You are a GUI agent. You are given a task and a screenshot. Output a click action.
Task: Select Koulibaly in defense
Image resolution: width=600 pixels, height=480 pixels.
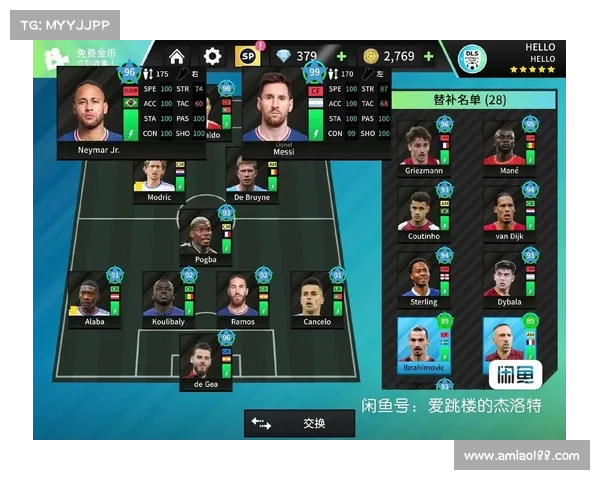coord(168,297)
